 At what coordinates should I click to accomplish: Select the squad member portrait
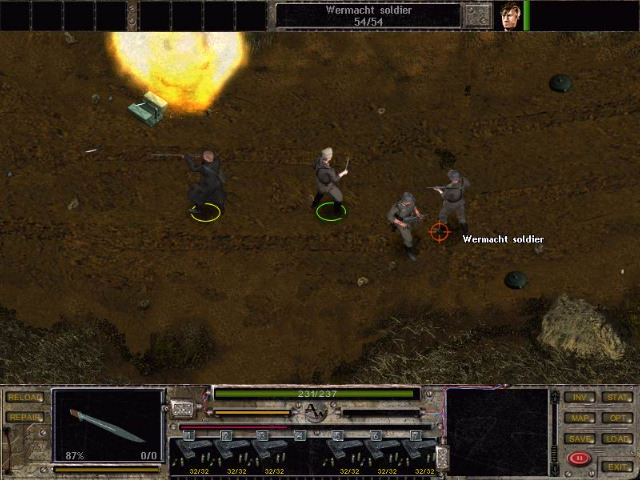(510, 16)
